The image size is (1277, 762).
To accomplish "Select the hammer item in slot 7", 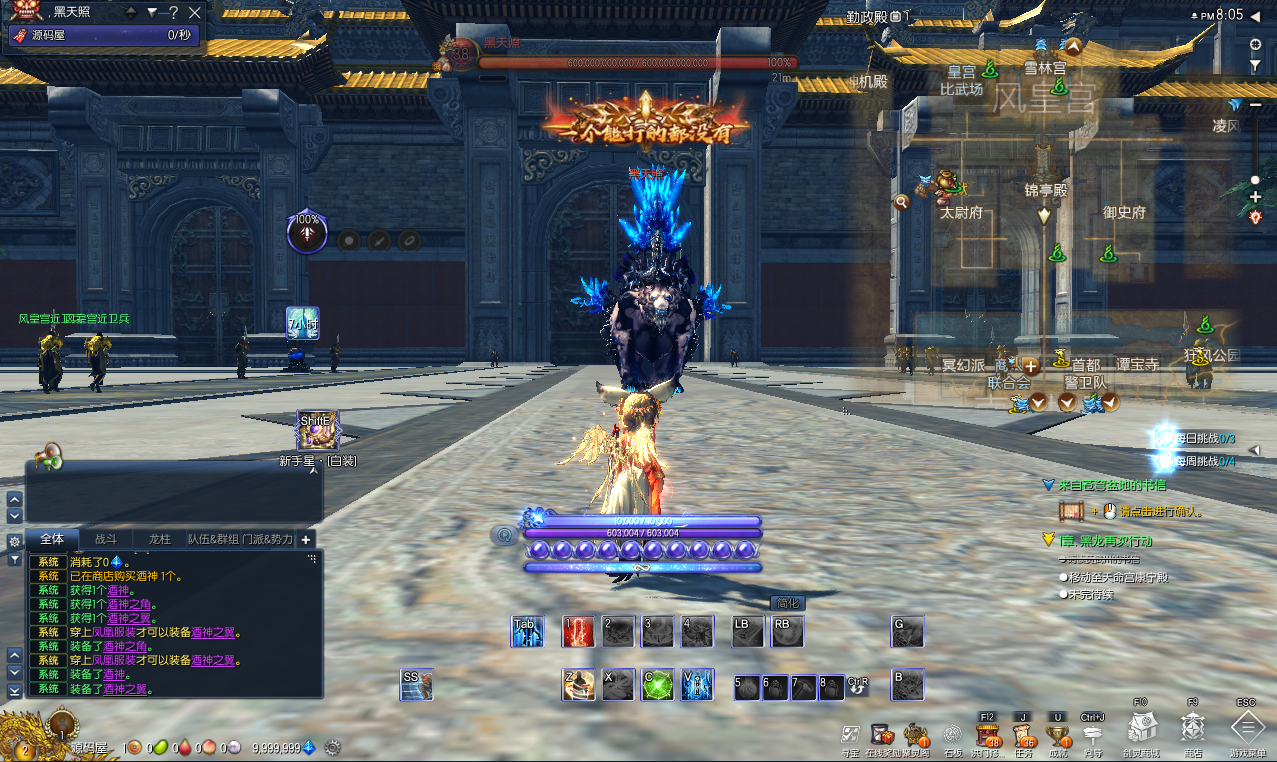I will pyautogui.click(x=804, y=687).
